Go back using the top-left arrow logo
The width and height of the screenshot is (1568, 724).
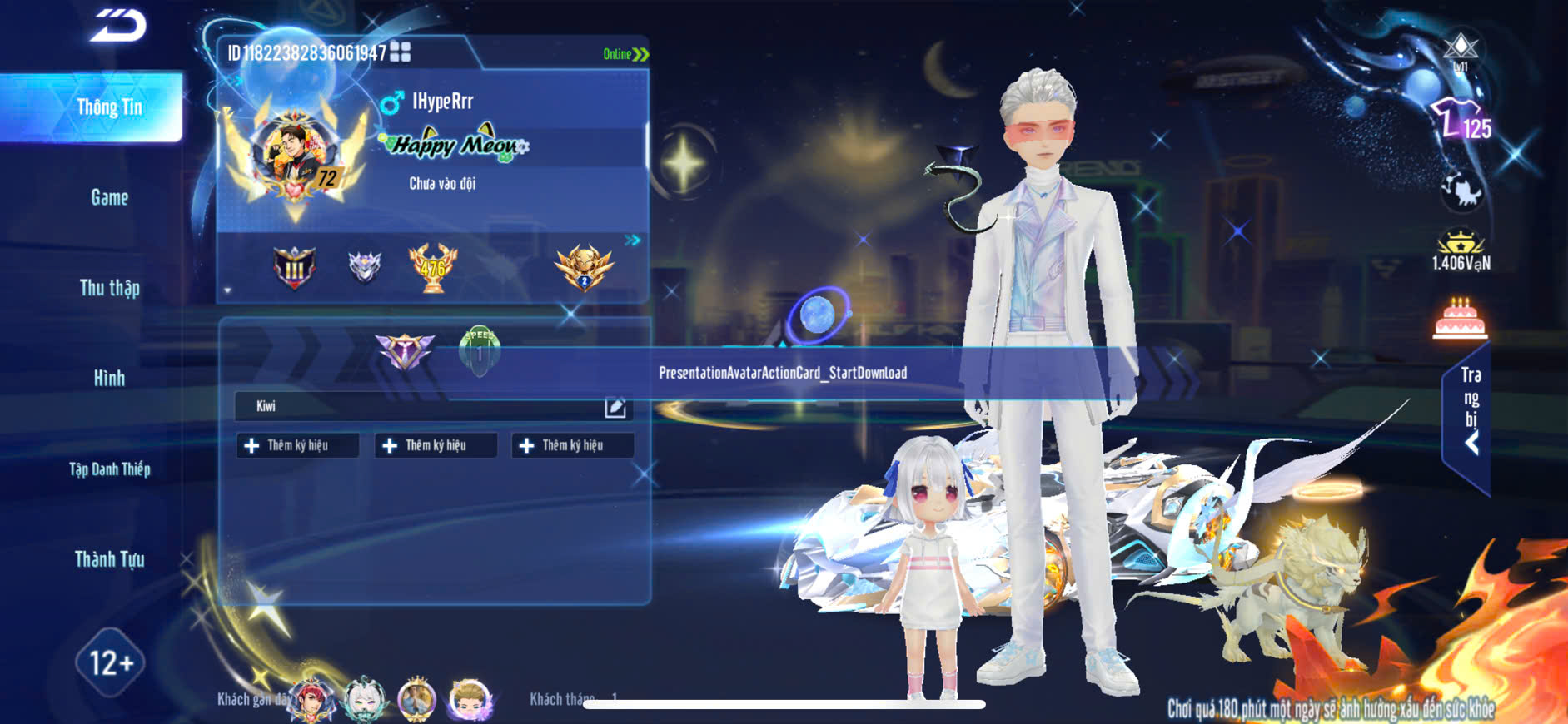click(118, 26)
